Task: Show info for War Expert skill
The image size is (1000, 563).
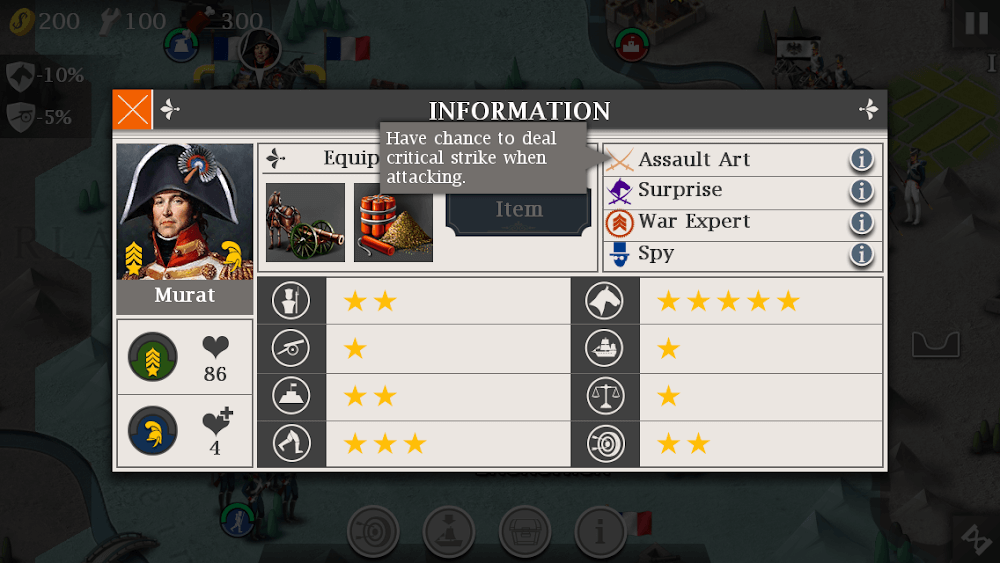Action: click(x=862, y=222)
